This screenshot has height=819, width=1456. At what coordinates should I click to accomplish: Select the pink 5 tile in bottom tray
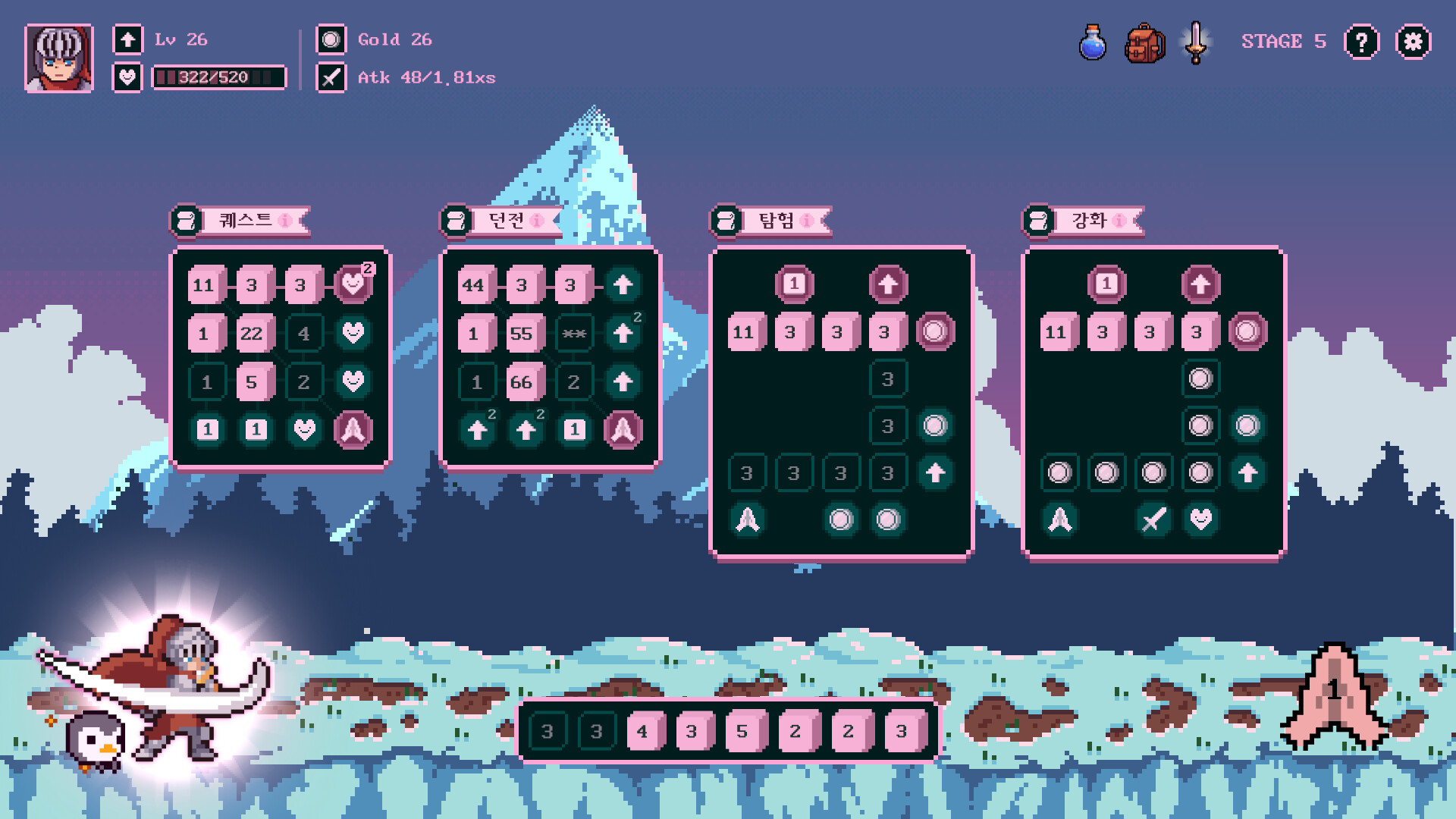point(742,732)
